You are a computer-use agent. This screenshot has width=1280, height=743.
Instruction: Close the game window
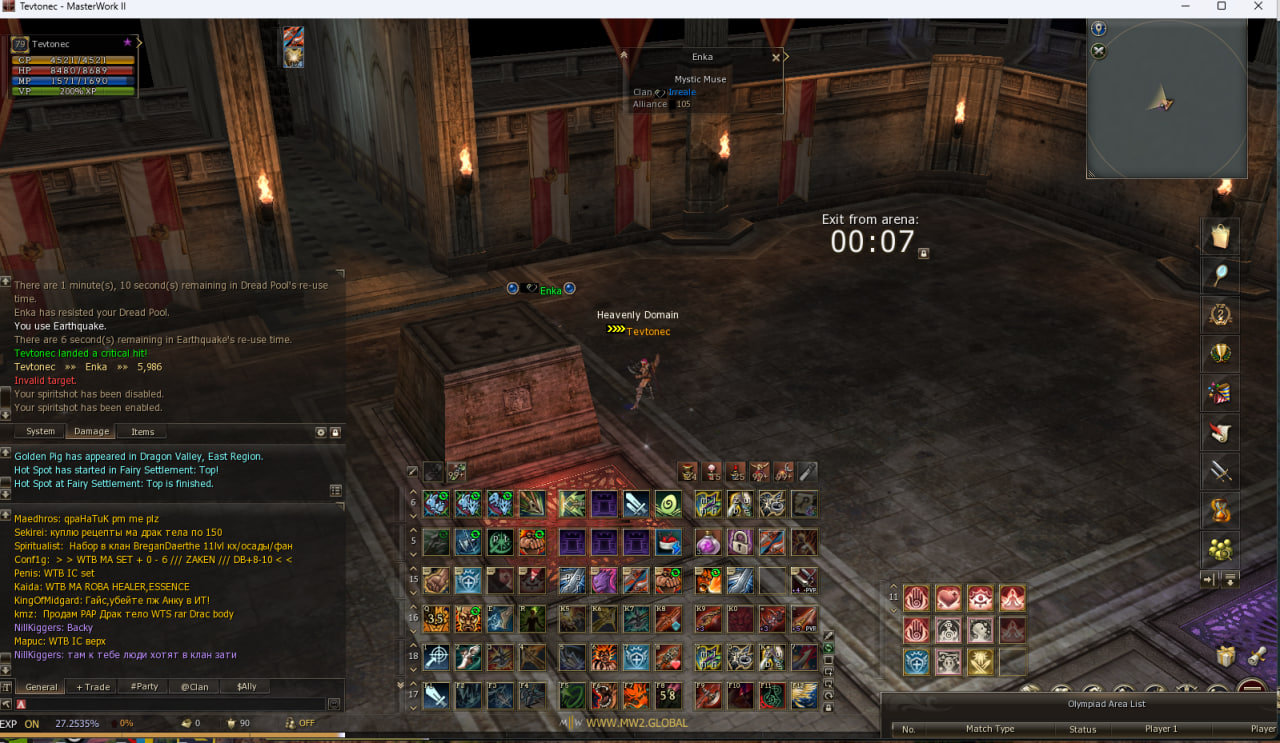[x=1256, y=6]
